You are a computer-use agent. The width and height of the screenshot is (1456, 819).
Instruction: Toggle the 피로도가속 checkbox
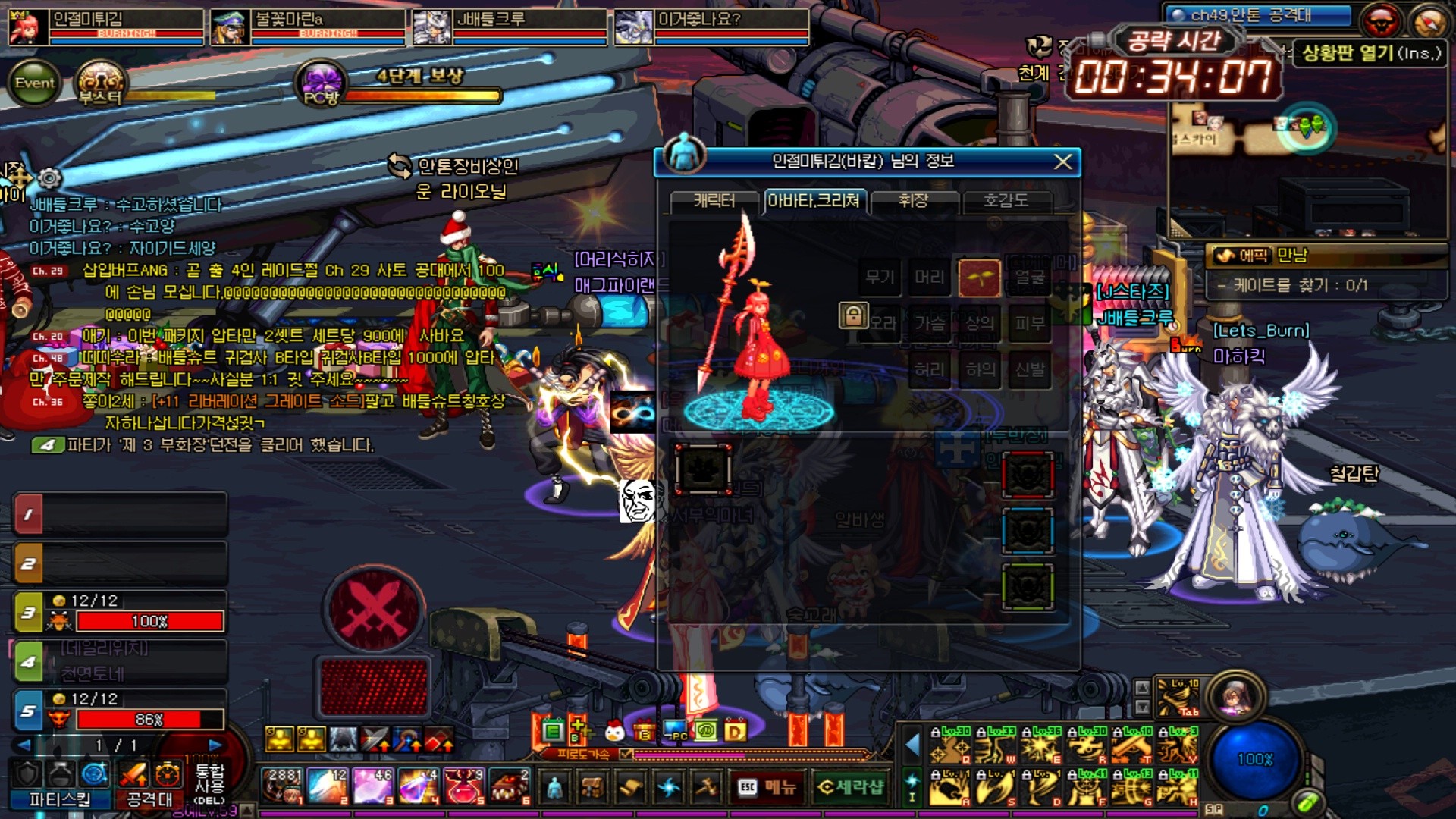tap(626, 754)
